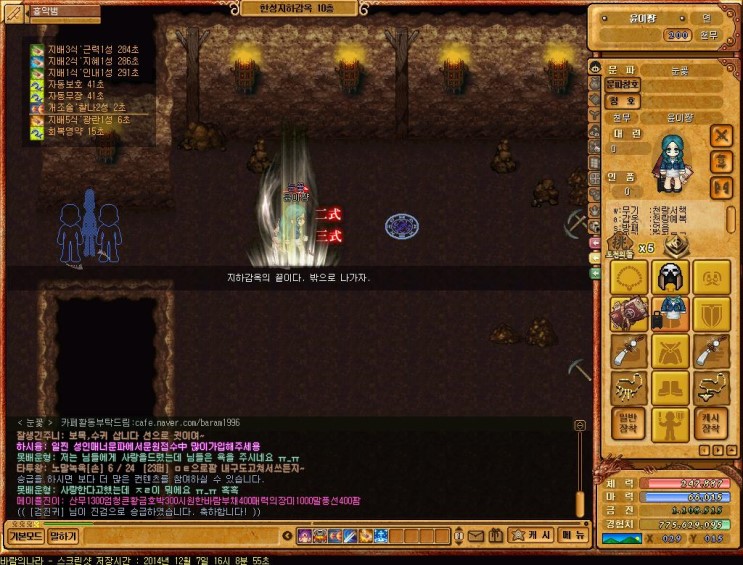Click the chat log window
The height and width of the screenshot is (565, 743).
[x=290, y=466]
